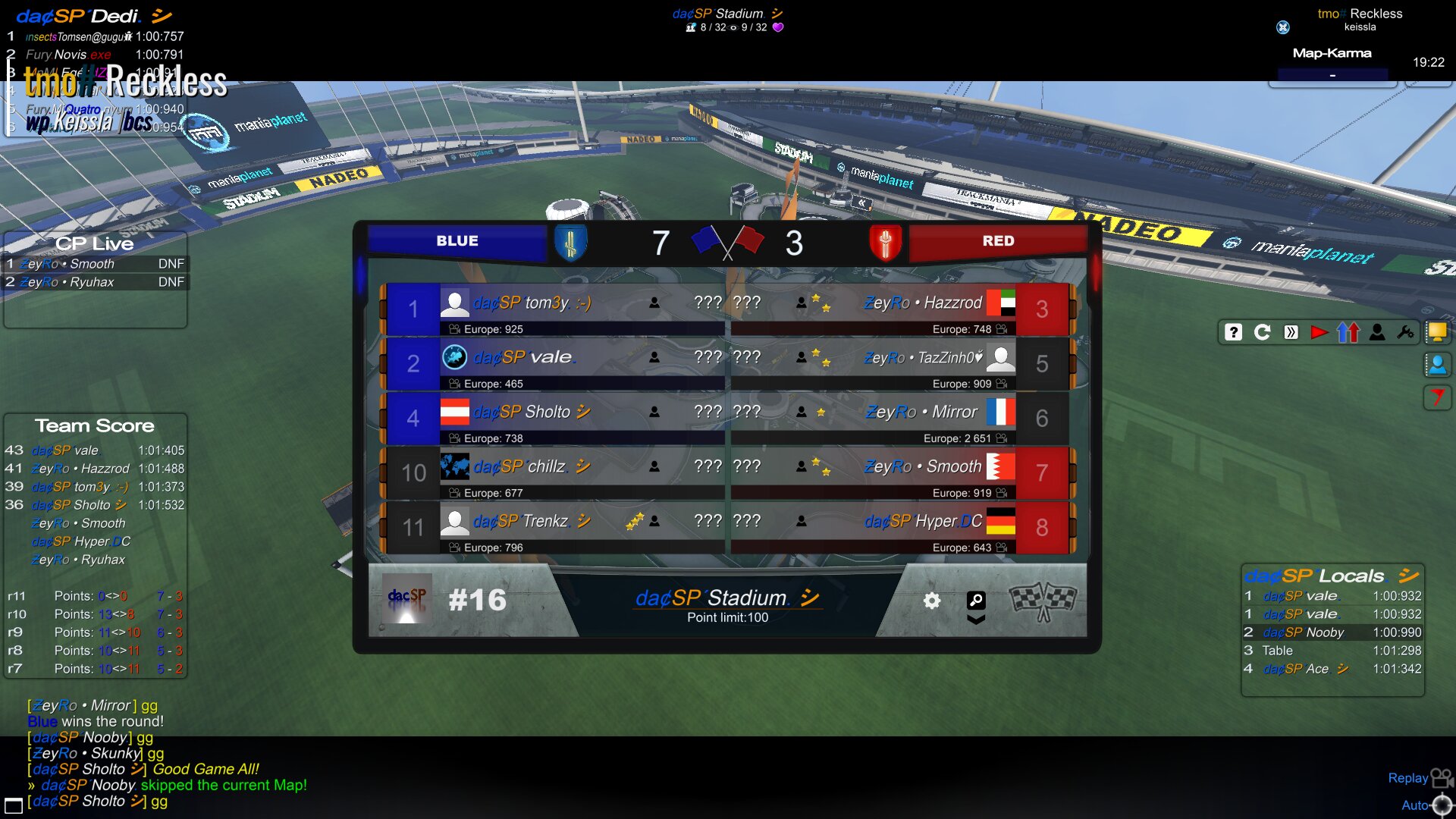Click the scoreboard magnifying glass icon
The width and height of the screenshot is (1456, 819).
[976, 600]
